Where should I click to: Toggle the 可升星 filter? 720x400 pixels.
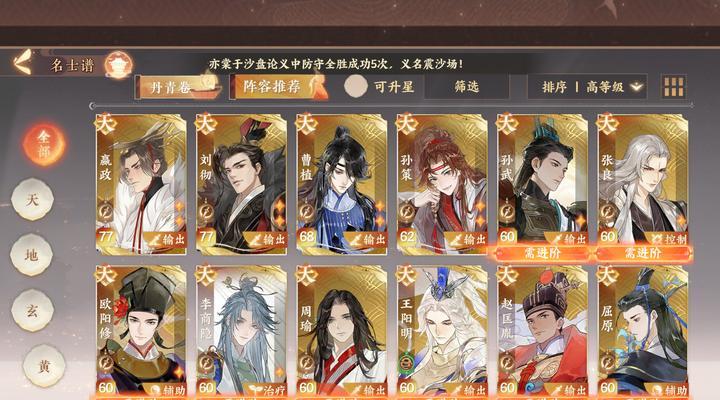382,87
